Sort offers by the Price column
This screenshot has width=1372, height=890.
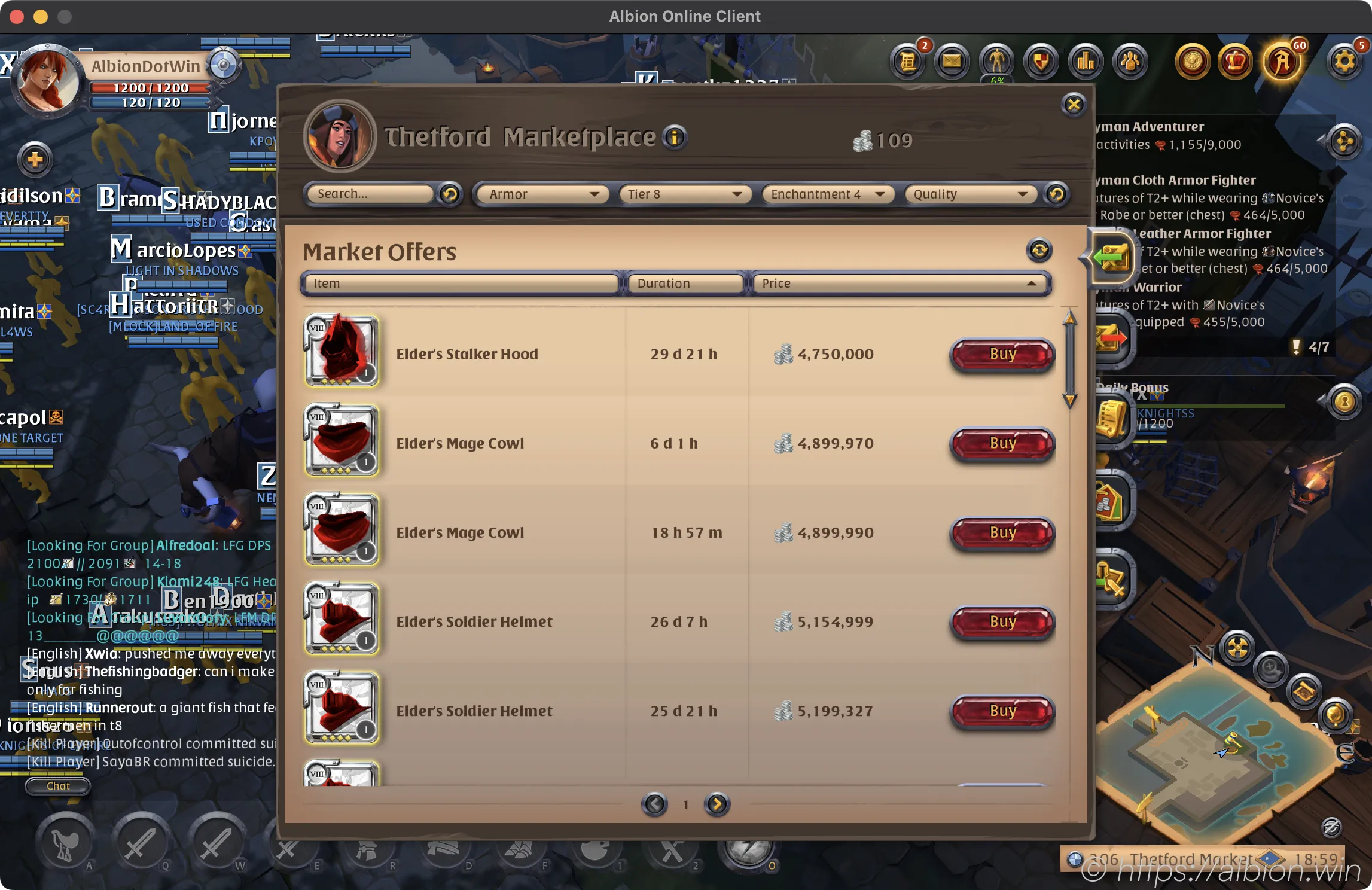[898, 284]
